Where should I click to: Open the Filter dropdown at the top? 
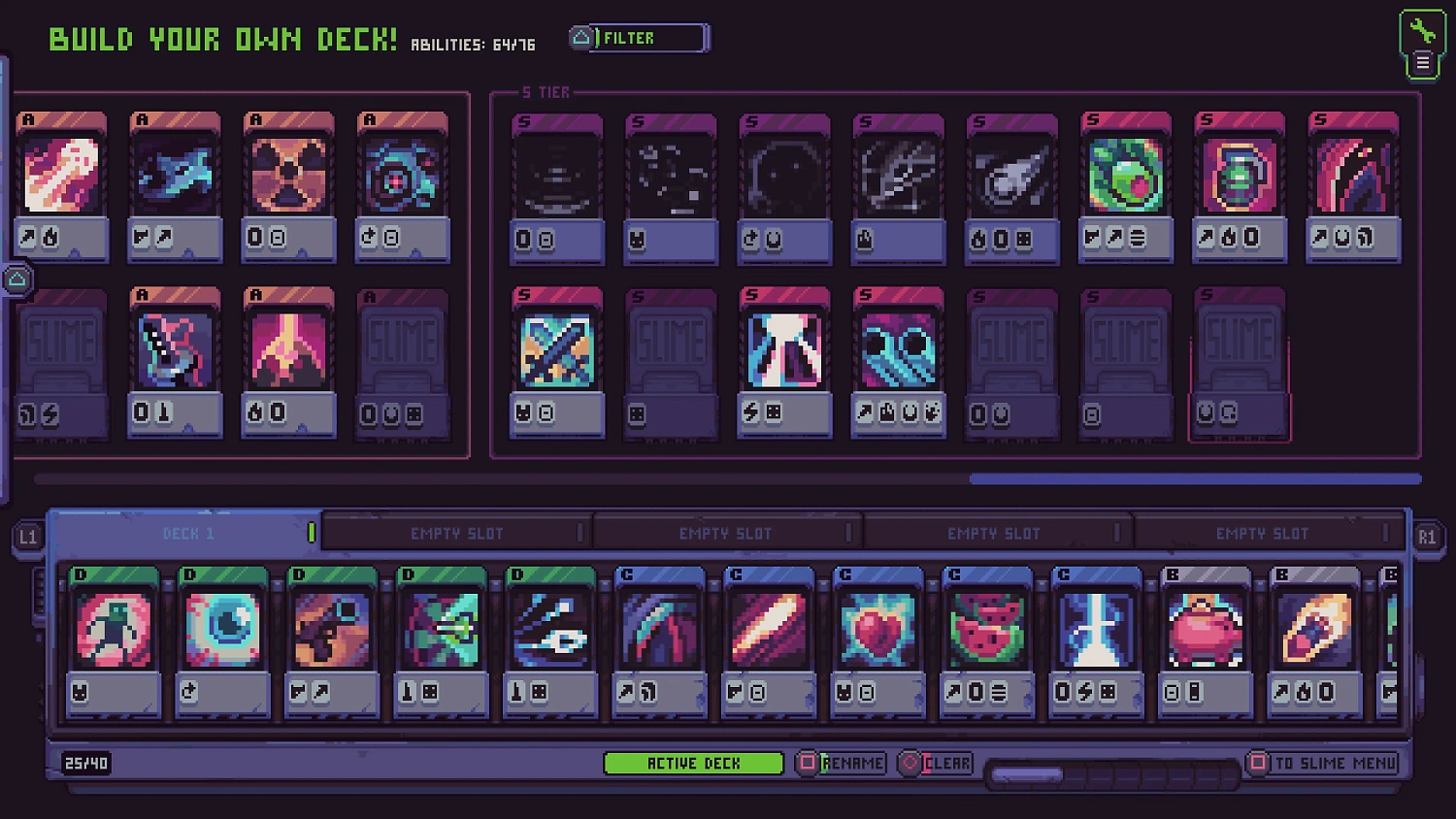click(x=638, y=38)
